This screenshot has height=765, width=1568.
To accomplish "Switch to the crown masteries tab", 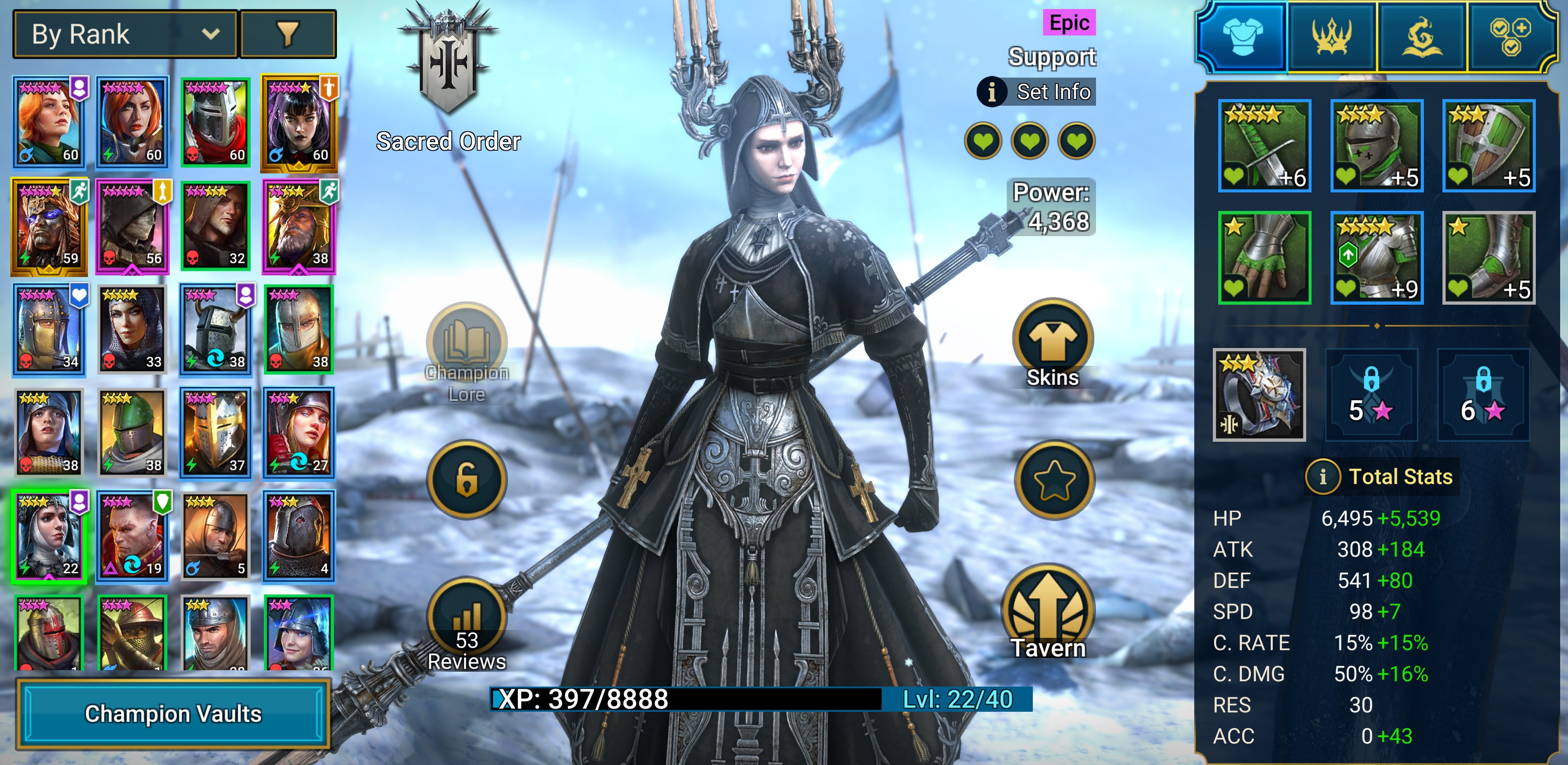I will click(x=1331, y=36).
